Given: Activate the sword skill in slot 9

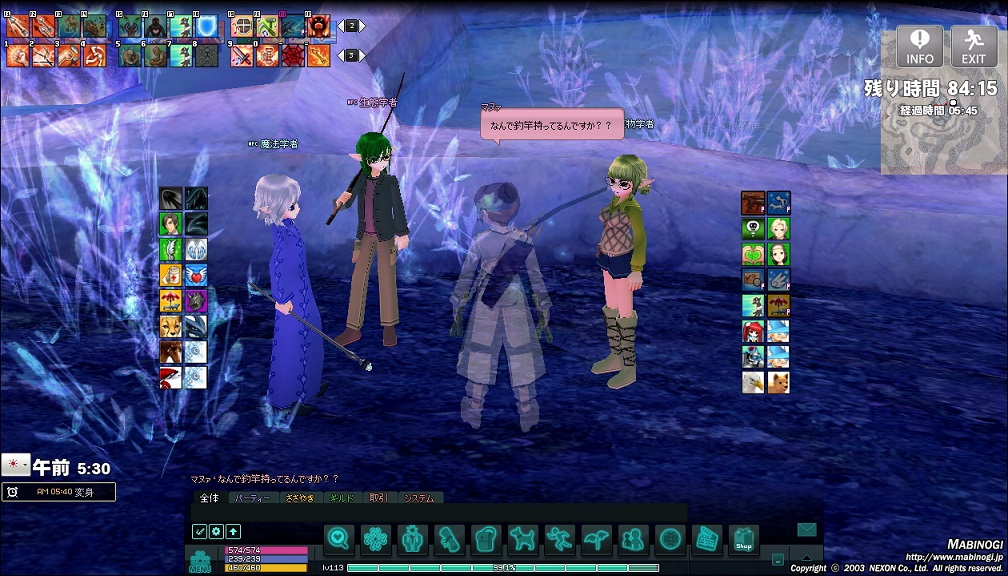Looking at the screenshot, I should [243, 56].
